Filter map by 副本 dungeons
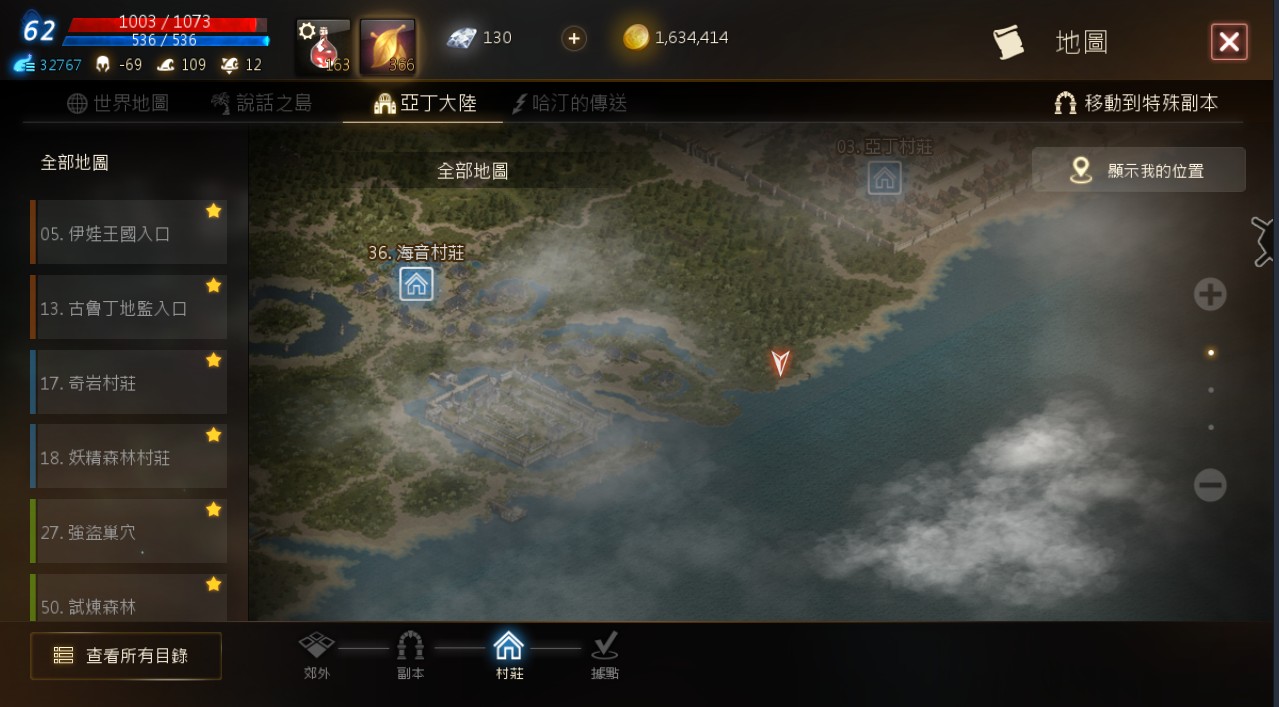The width and height of the screenshot is (1279, 707). click(x=410, y=654)
